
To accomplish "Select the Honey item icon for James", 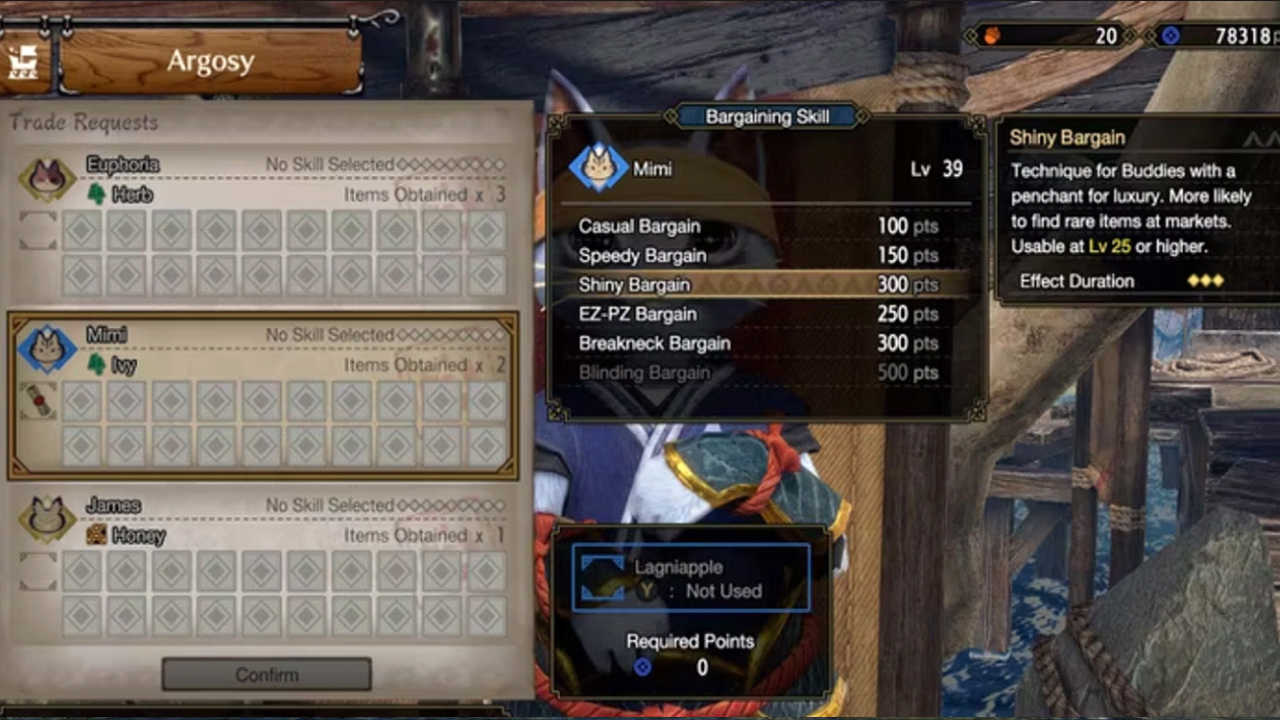I will (x=97, y=536).
